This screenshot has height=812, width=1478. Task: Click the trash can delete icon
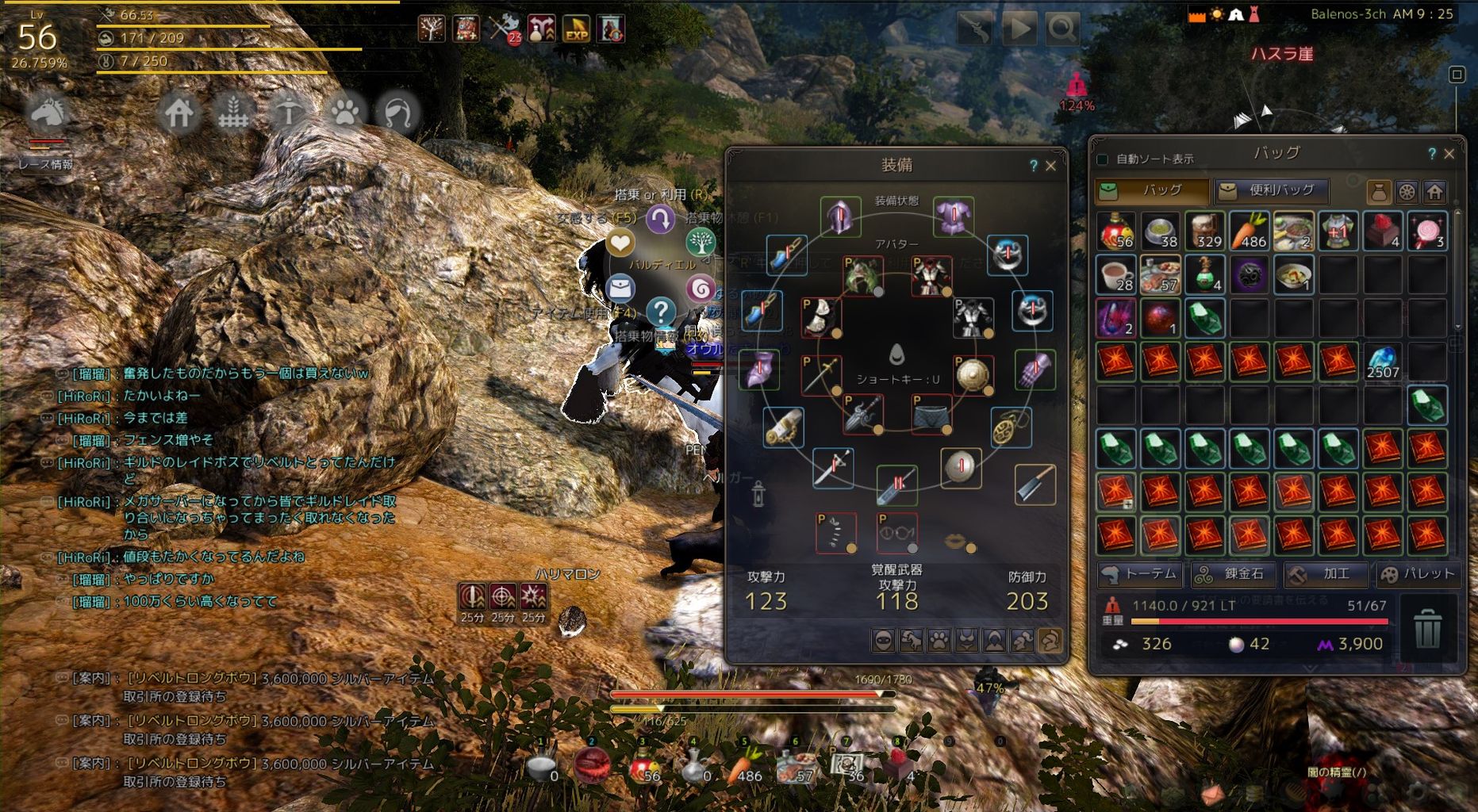(x=1426, y=628)
